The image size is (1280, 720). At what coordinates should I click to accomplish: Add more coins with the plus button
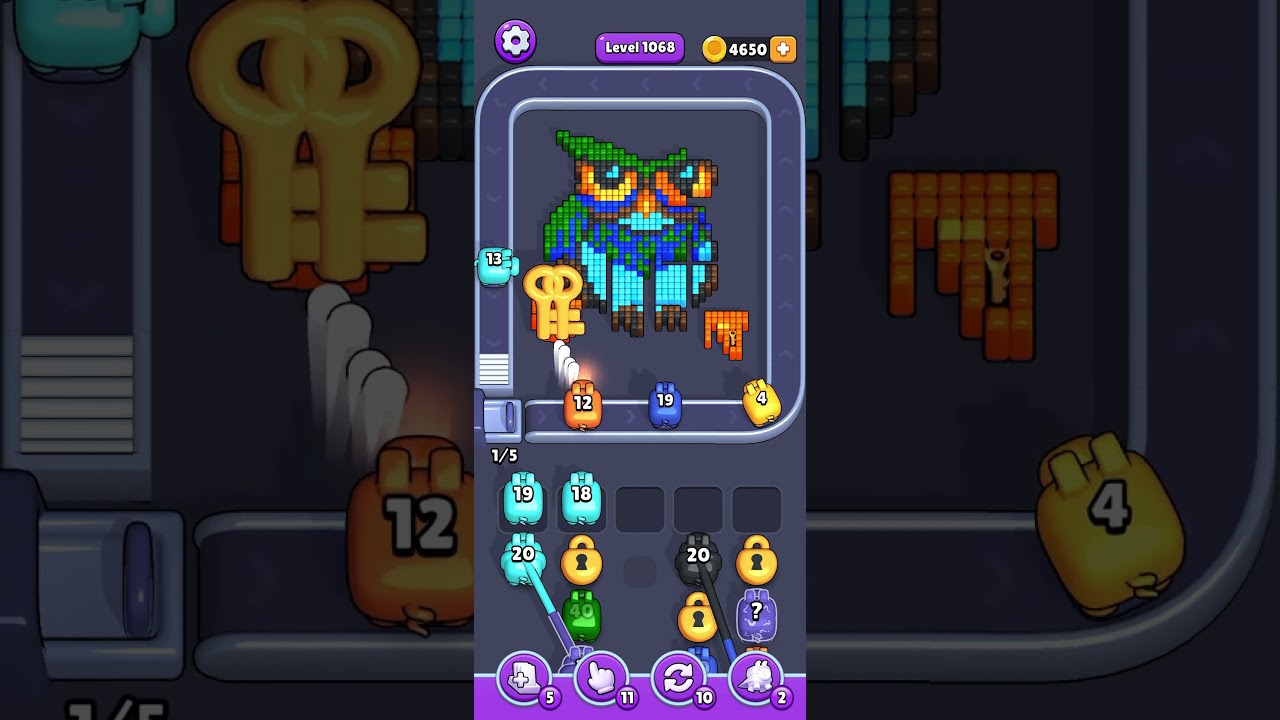[783, 49]
